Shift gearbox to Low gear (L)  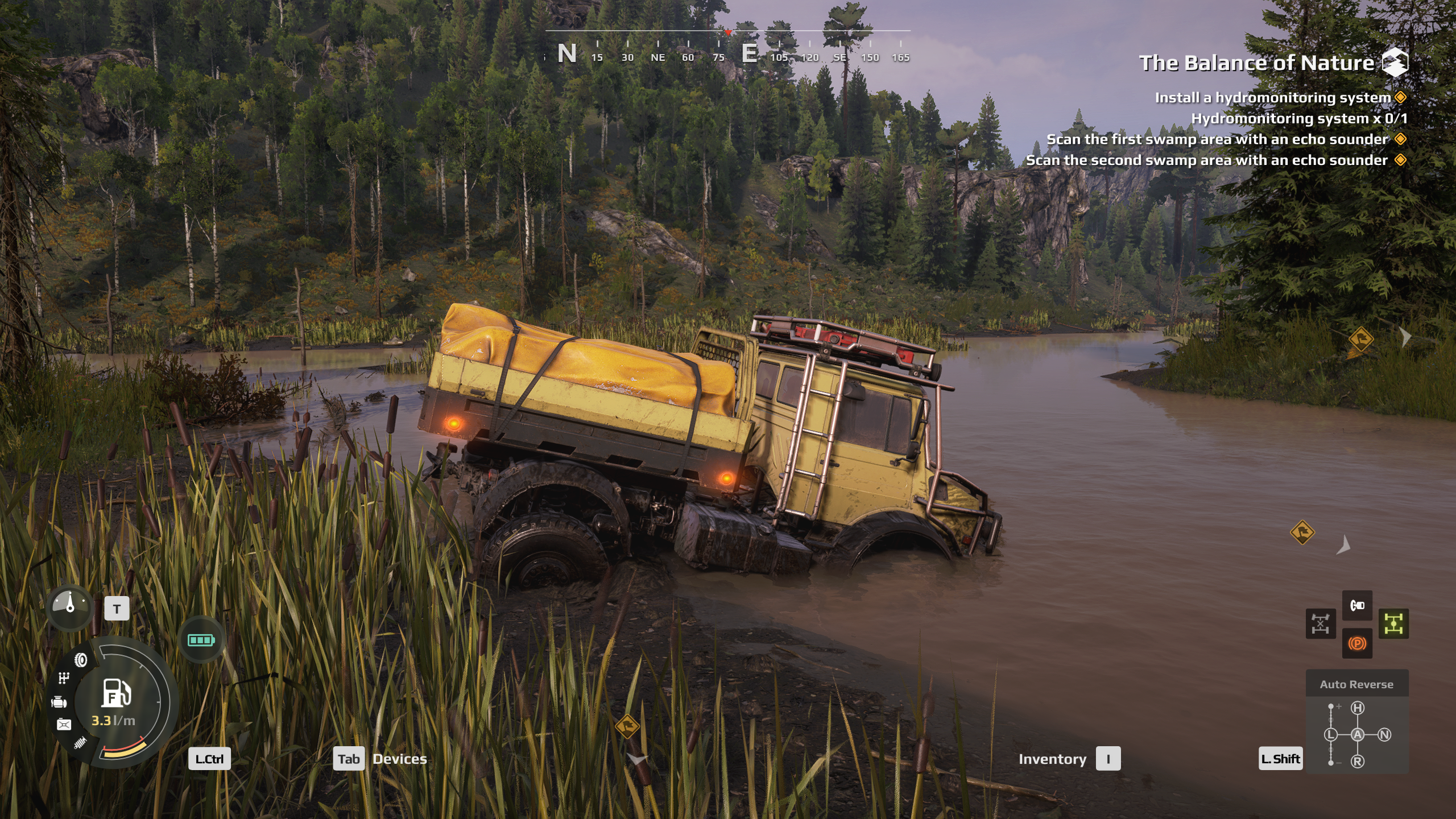1331,735
